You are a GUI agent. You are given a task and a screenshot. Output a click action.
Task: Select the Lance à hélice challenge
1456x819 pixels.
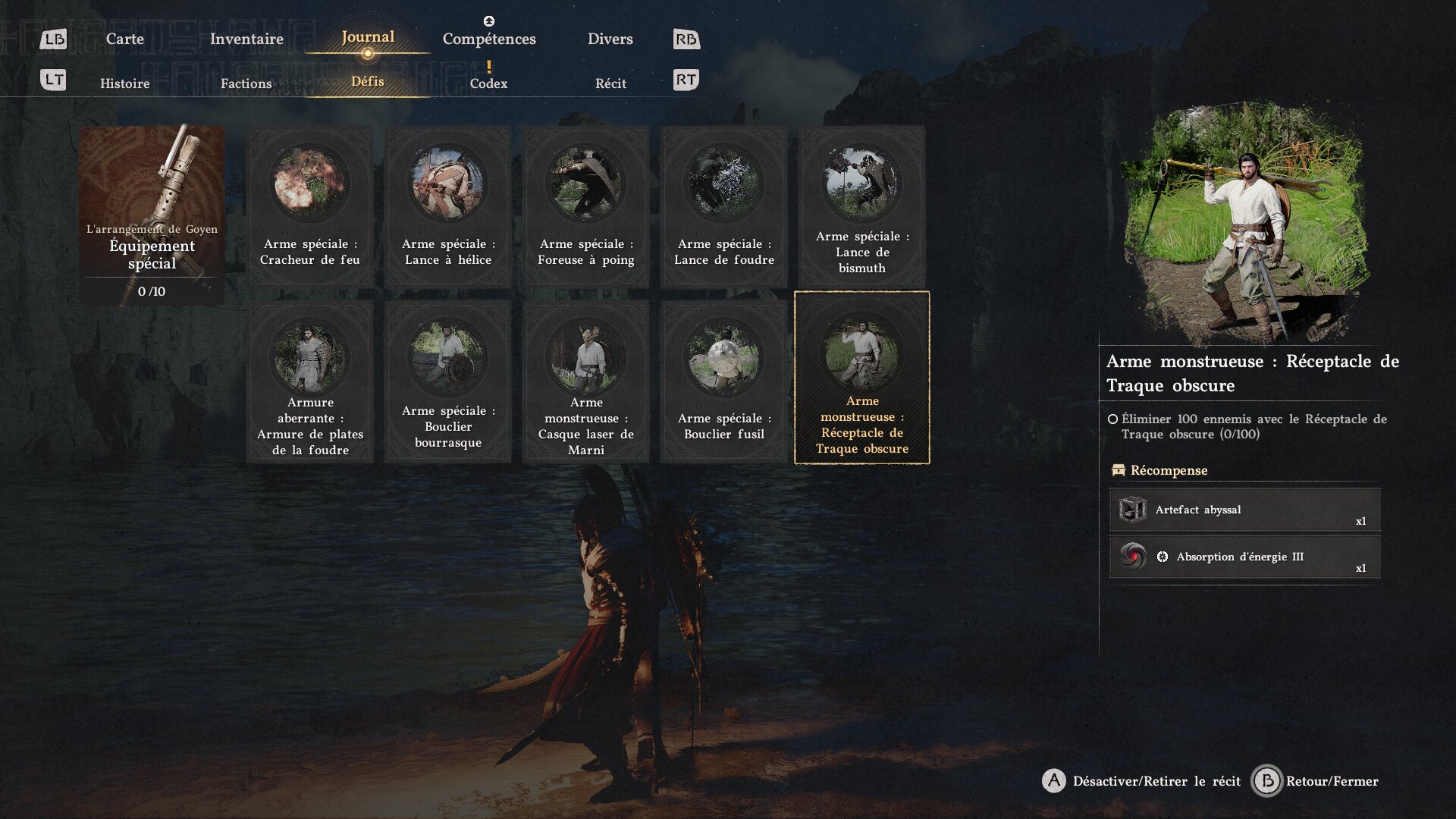pos(448,206)
